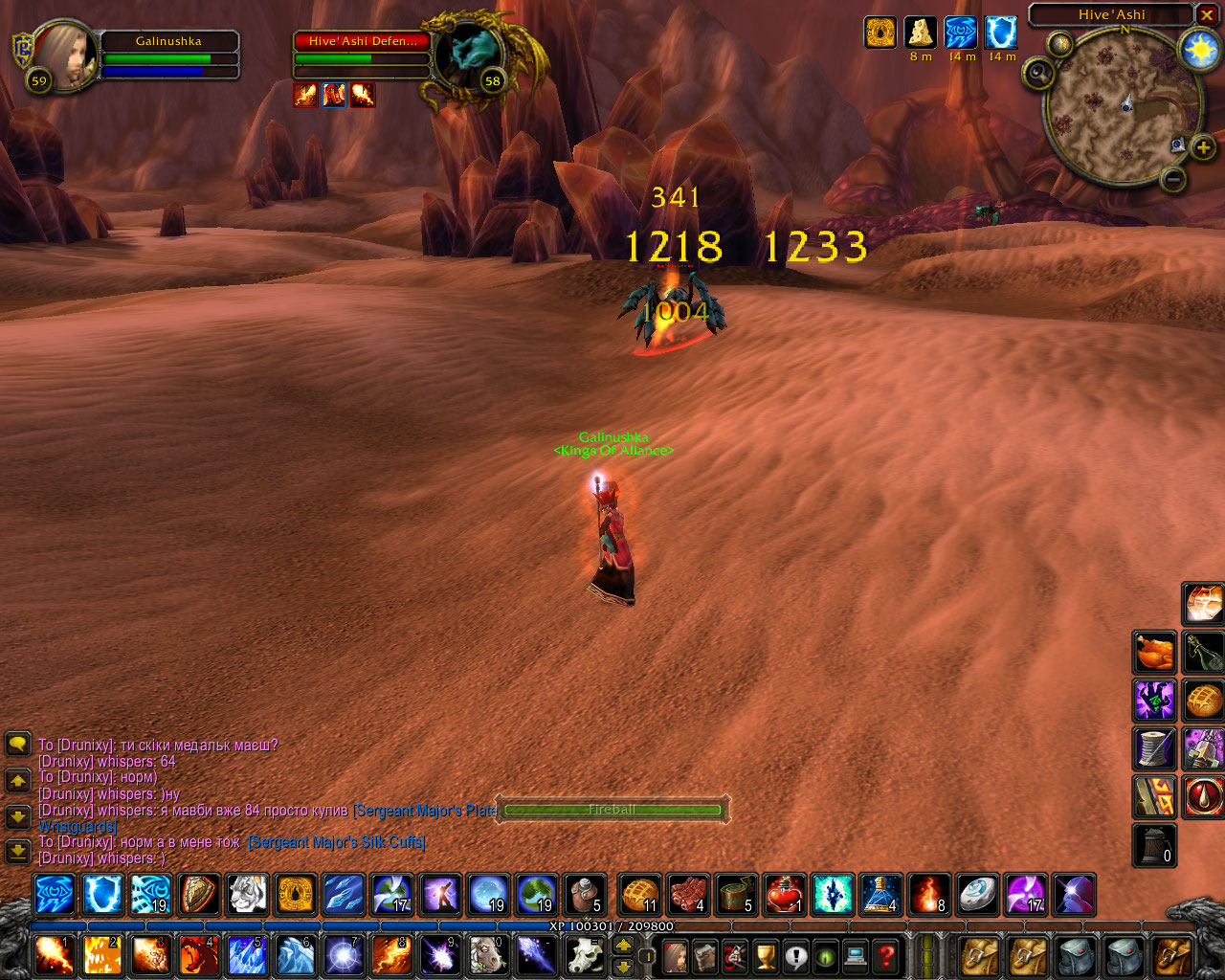Screen dimensions: 1225x980
Task: Eat the bread loaf with 11 charges
Action: 639,896
